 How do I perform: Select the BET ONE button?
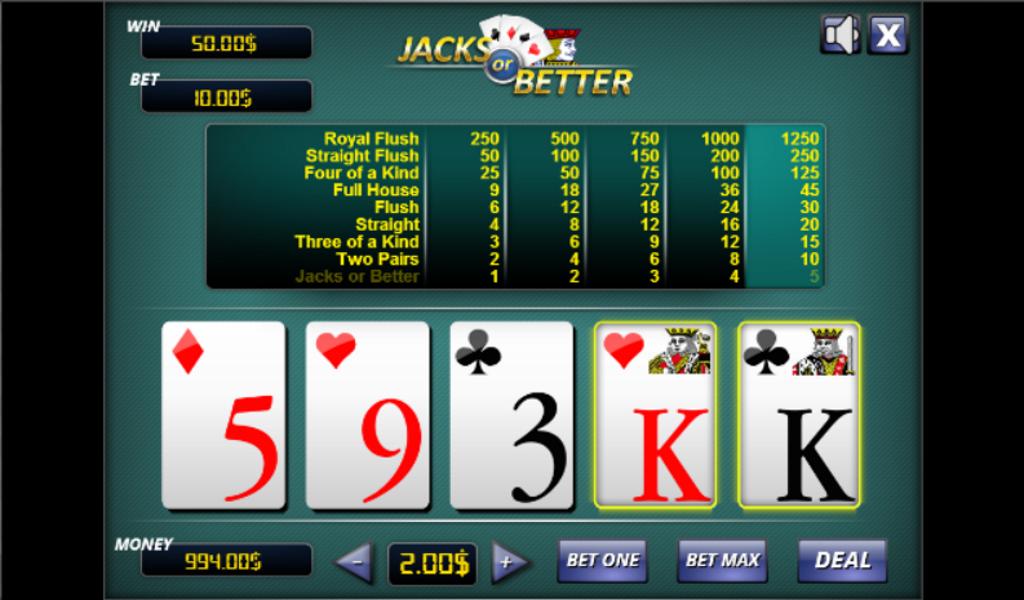pos(602,561)
